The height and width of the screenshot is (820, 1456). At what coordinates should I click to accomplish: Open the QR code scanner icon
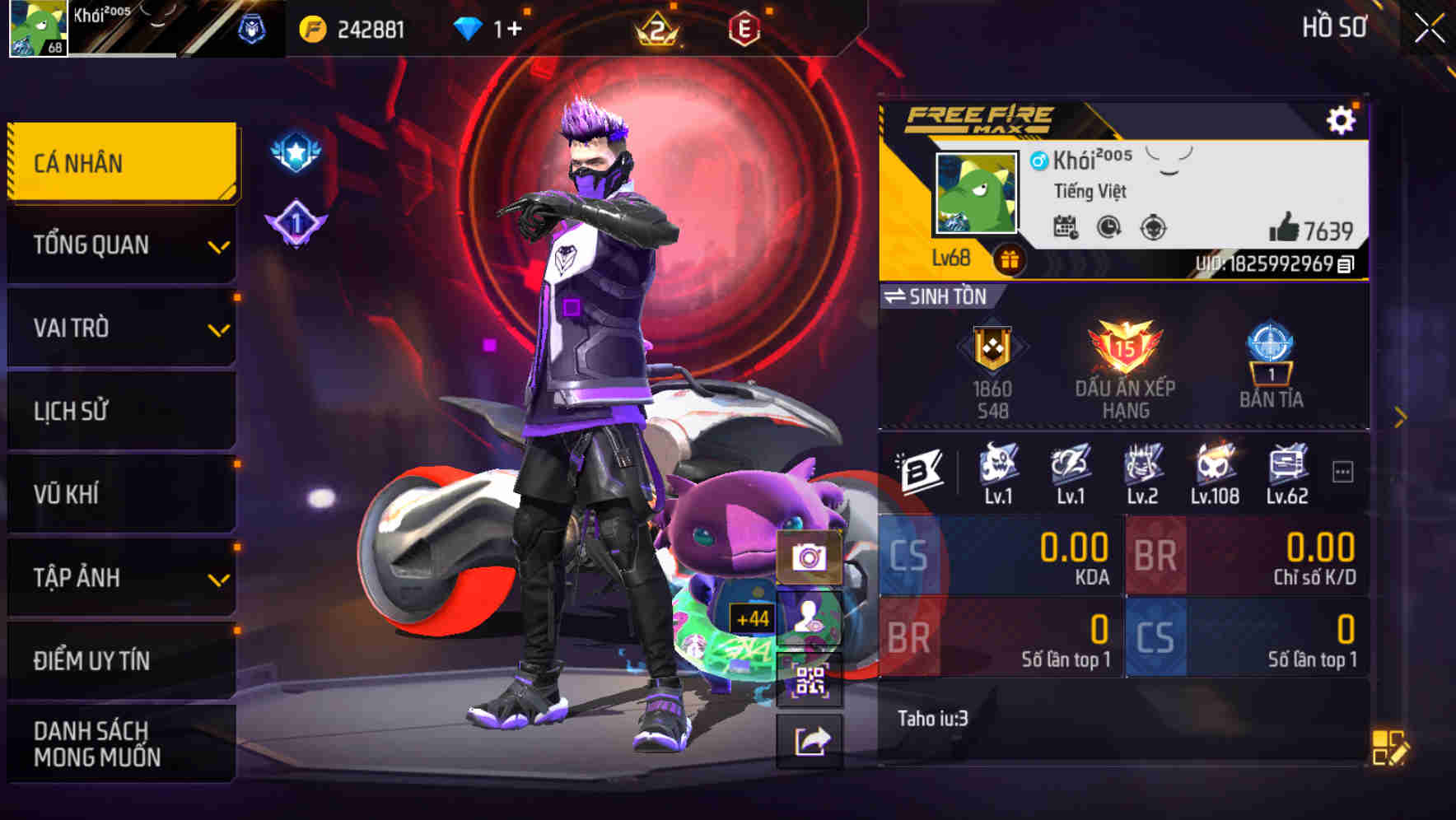point(810,682)
